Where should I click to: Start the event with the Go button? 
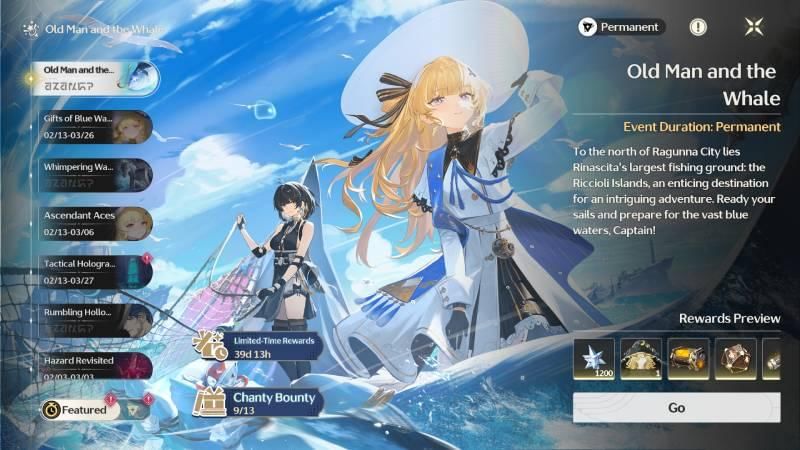pos(676,408)
